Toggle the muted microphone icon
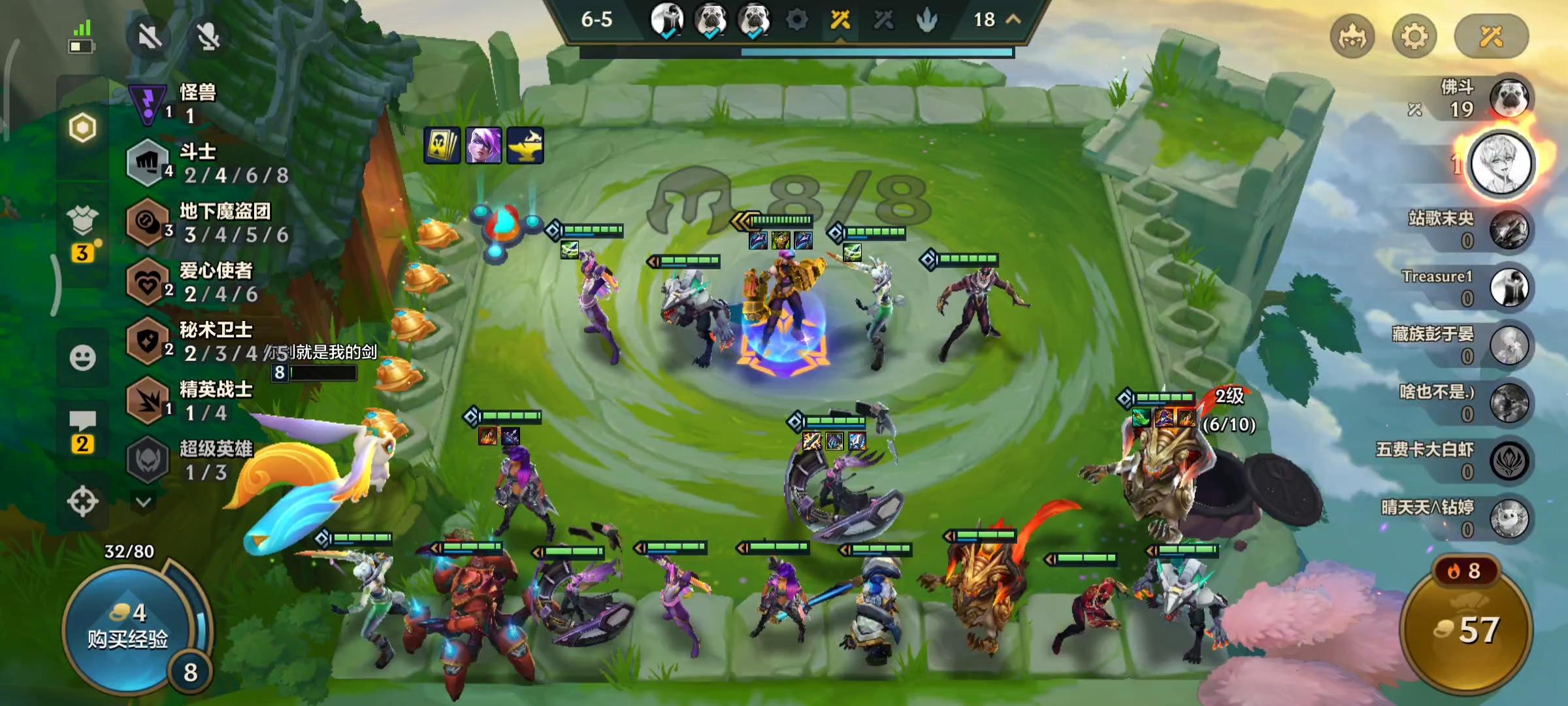This screenshot has width=1568, height=706. 208,37
